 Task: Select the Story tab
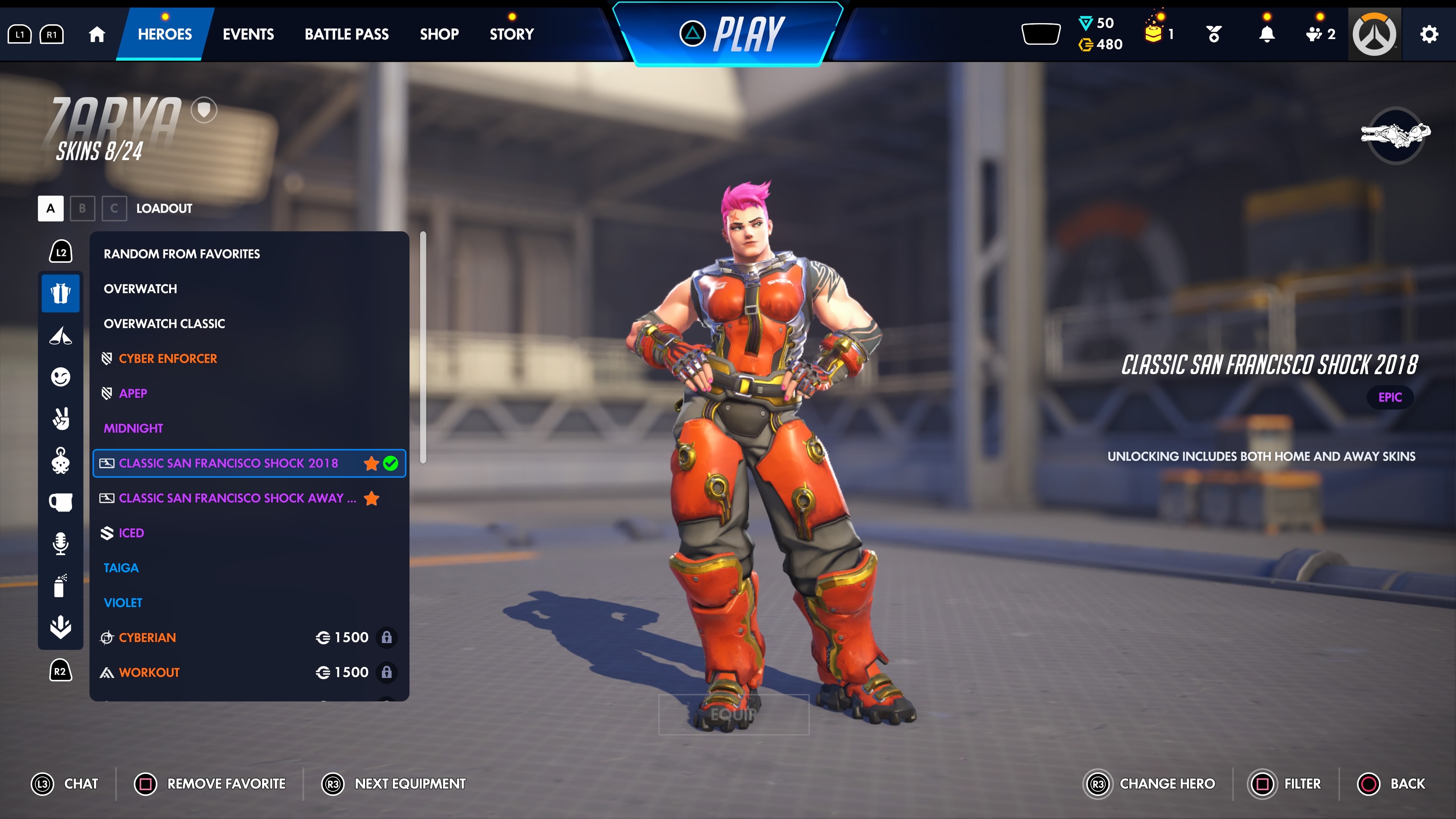click(511, 34)
